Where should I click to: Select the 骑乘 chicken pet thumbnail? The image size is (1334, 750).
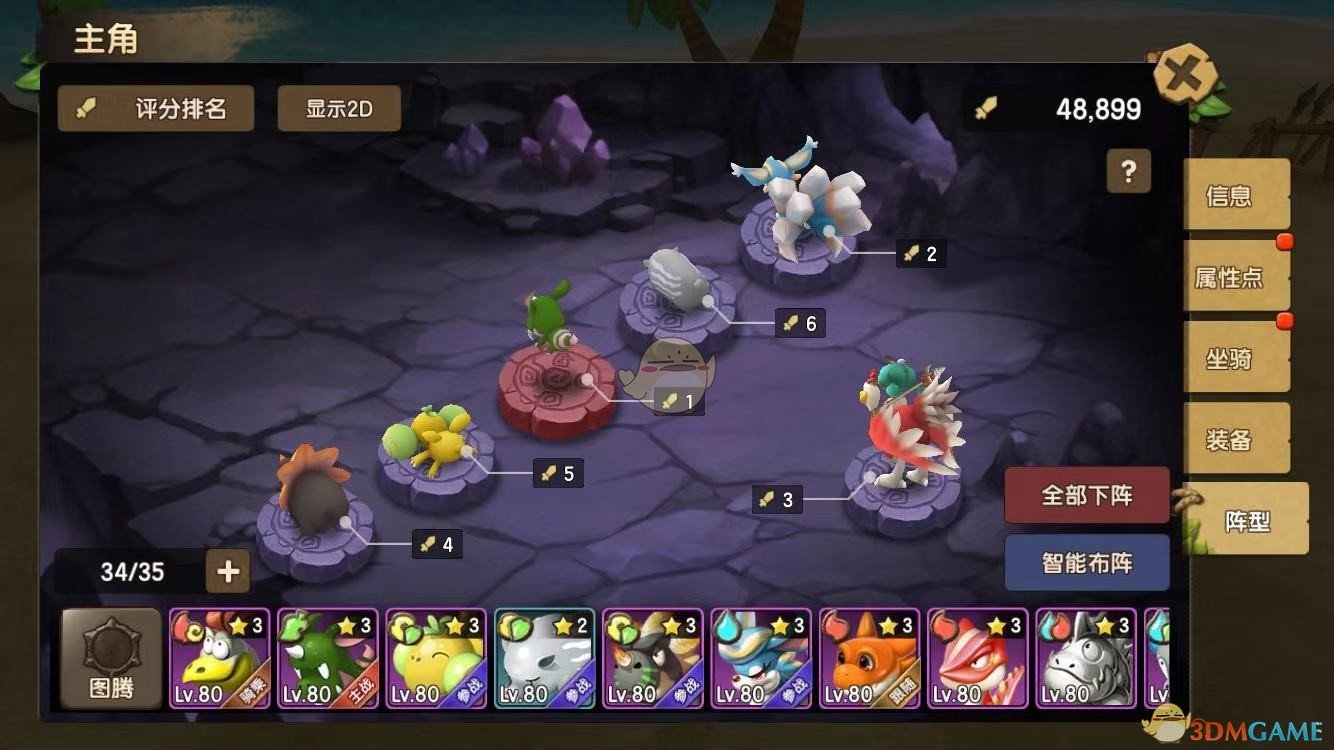(218, 657)
